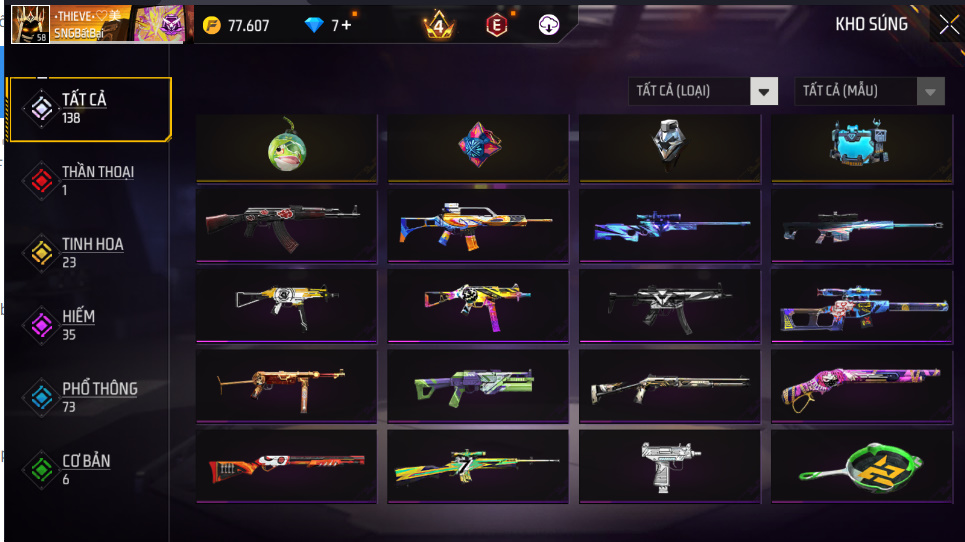Close the Kho Súng weapon vault
965x542 pixels.
pos(947,25)
